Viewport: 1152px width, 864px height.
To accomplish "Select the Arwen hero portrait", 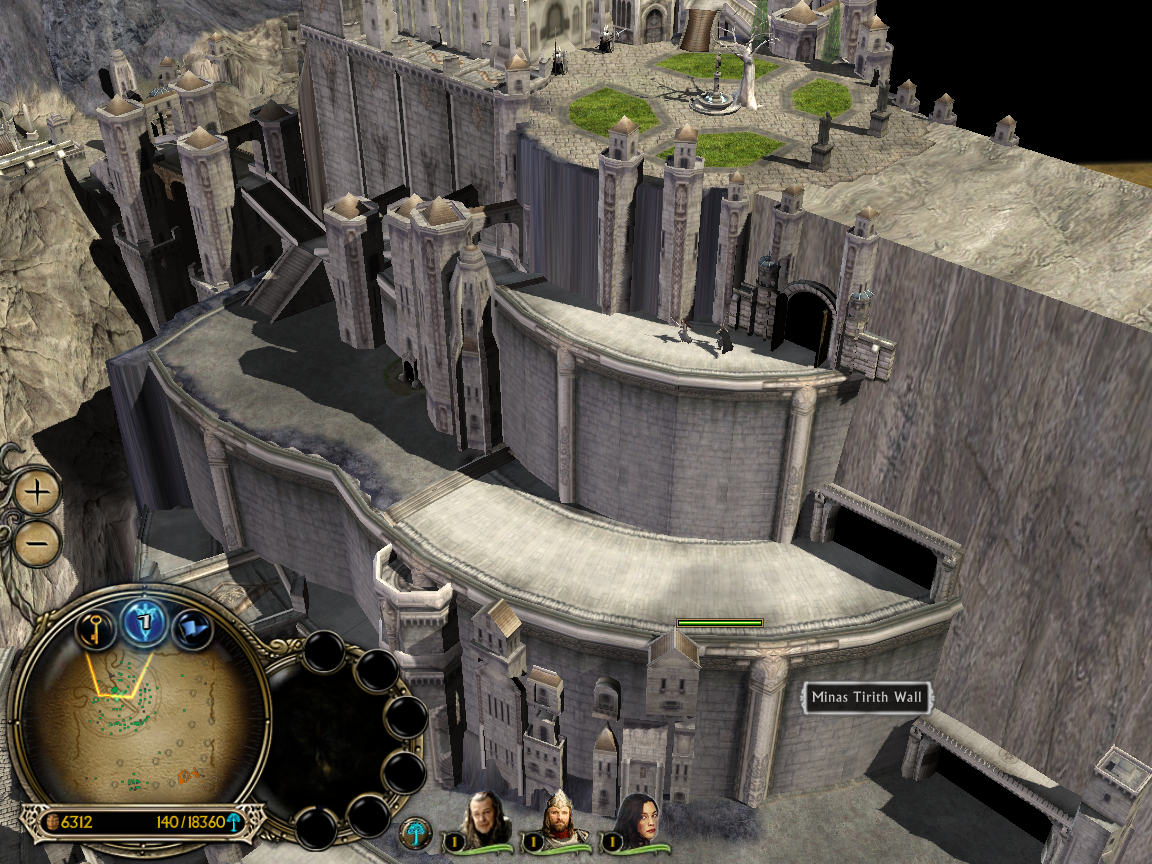I will coord(637,820).
